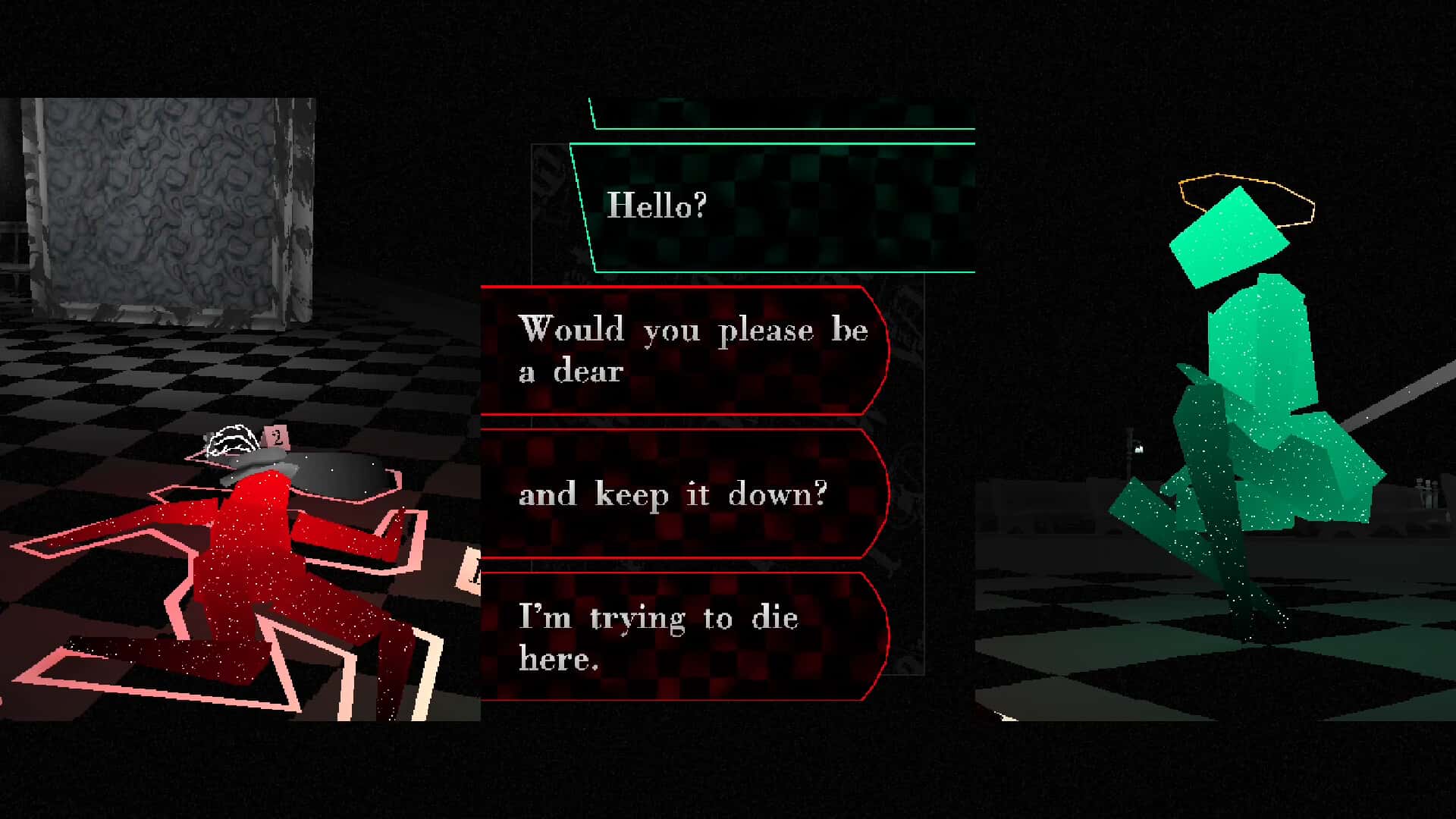
Task: Click the "and keep it down?" dialogue bubble
Action: pos(682,494)
